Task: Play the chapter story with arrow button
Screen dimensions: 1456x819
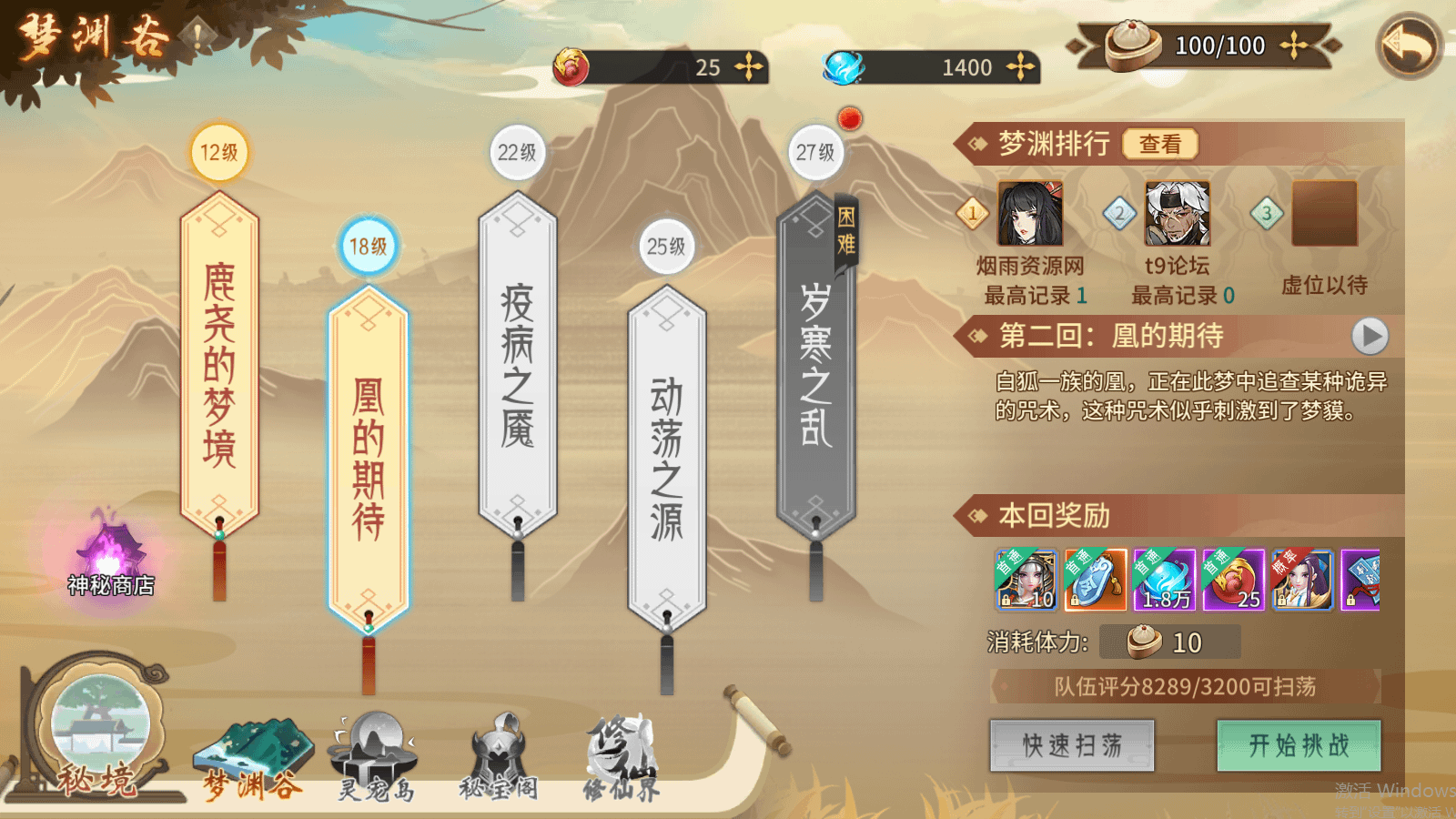Action: 1370,336
